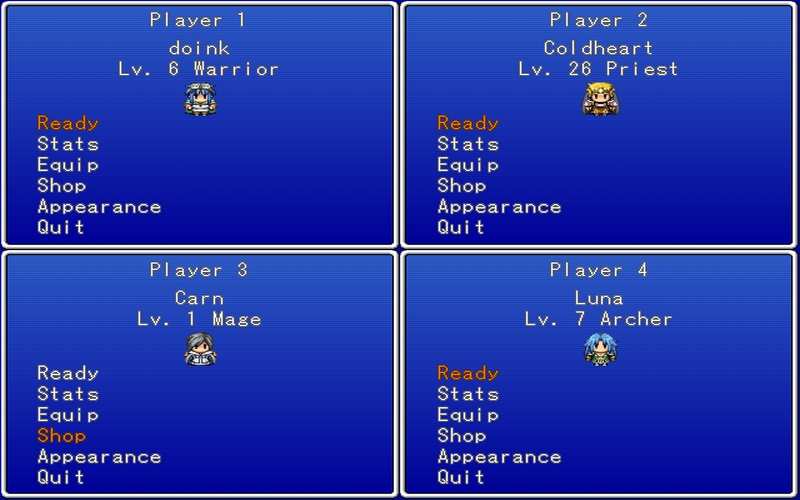
Task: Select Ready for Player 2 Coldheart
Action: (x=468, y=123)
